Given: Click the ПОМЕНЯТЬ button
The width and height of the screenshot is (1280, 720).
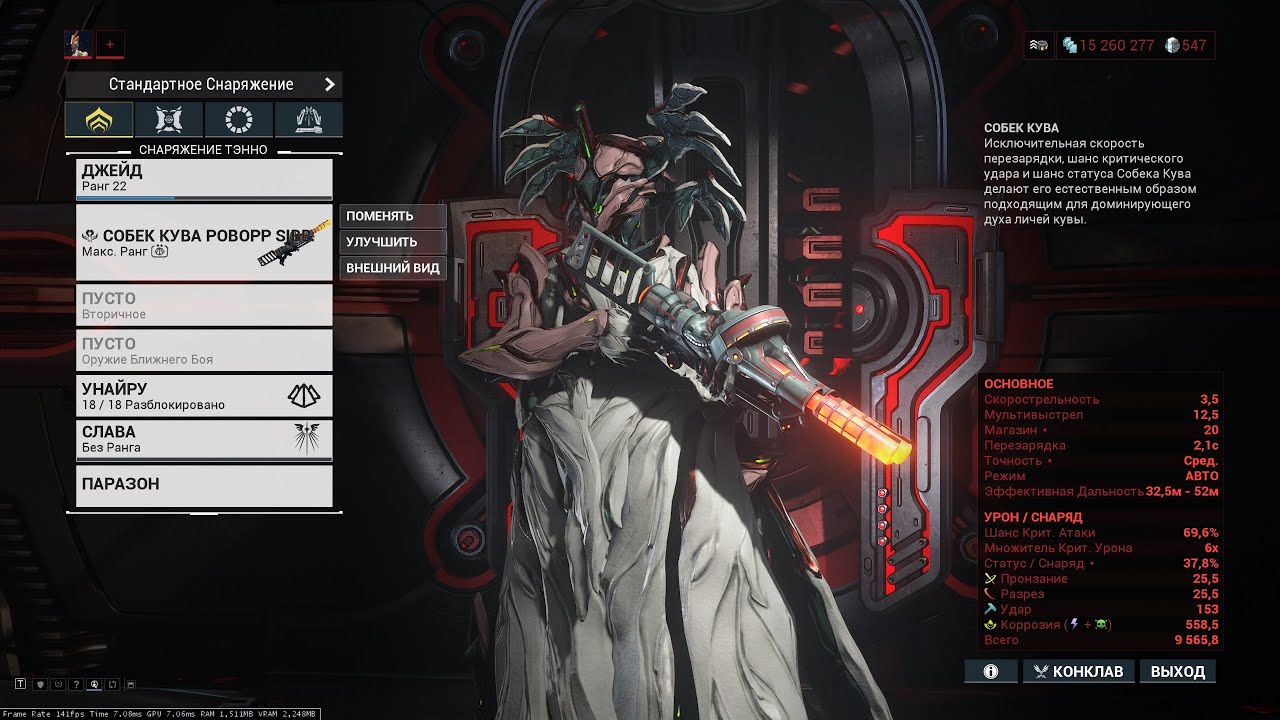Looking at the screenshot, I should [393, 216].
